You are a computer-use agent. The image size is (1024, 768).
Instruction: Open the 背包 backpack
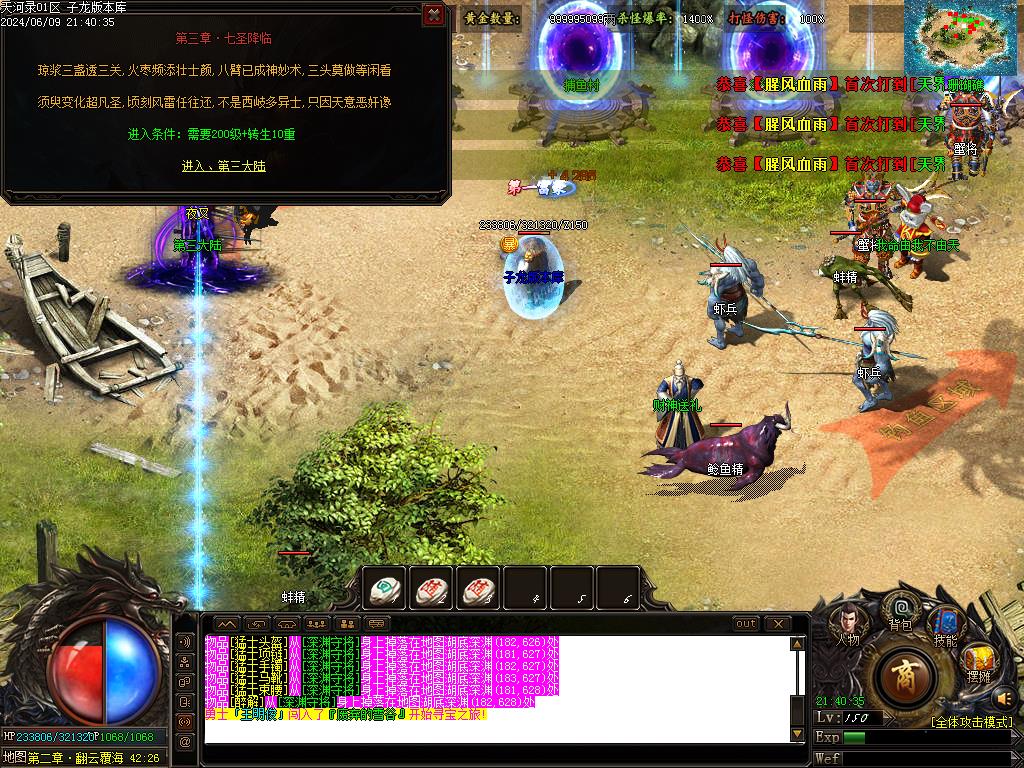(x=901, y=610)
